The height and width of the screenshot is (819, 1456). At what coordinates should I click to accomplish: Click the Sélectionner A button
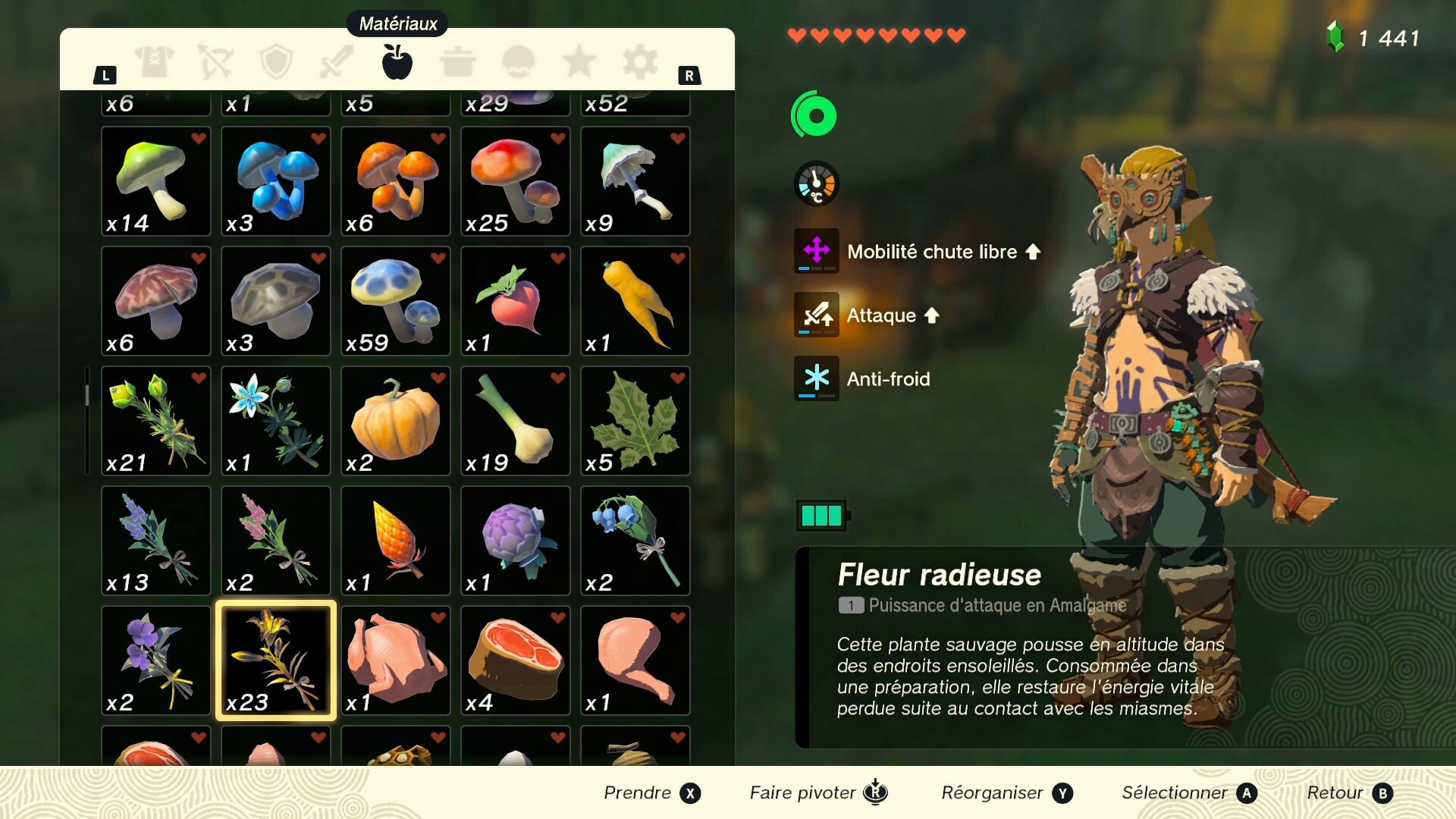(1185, 792)
